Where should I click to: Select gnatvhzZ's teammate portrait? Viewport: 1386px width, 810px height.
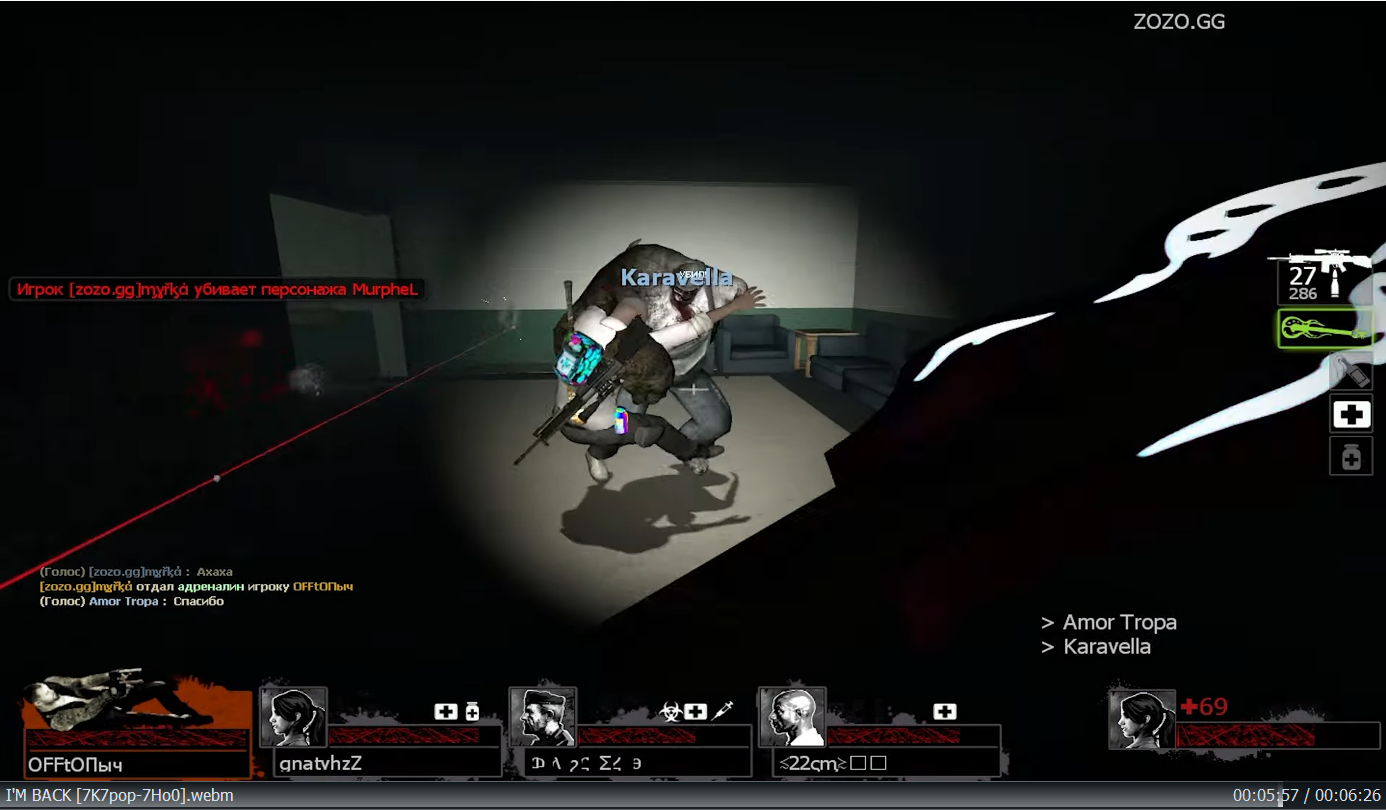pyautogui.click(x=294, y=717)
